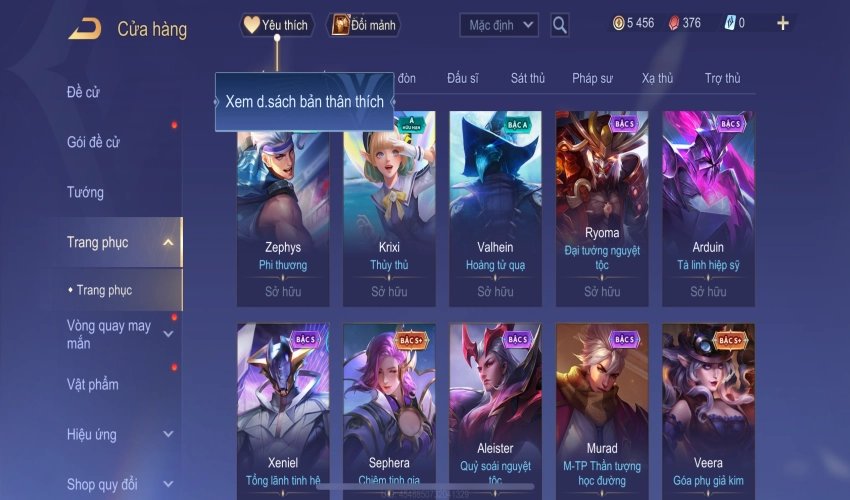Screen dimensions: 850x500
Task: Open the Tướng heroes section
Action: (85, 192)
